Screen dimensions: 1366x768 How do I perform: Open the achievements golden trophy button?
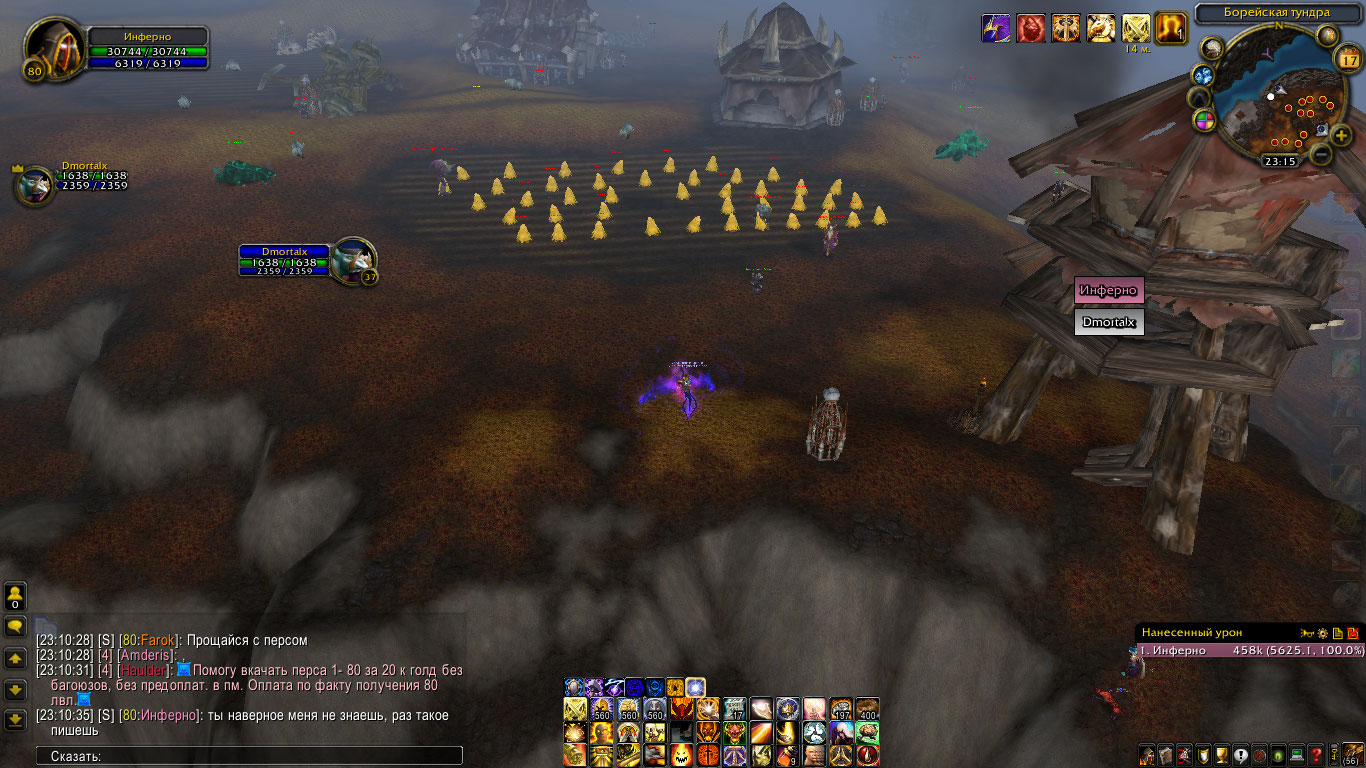(1221, 754)
